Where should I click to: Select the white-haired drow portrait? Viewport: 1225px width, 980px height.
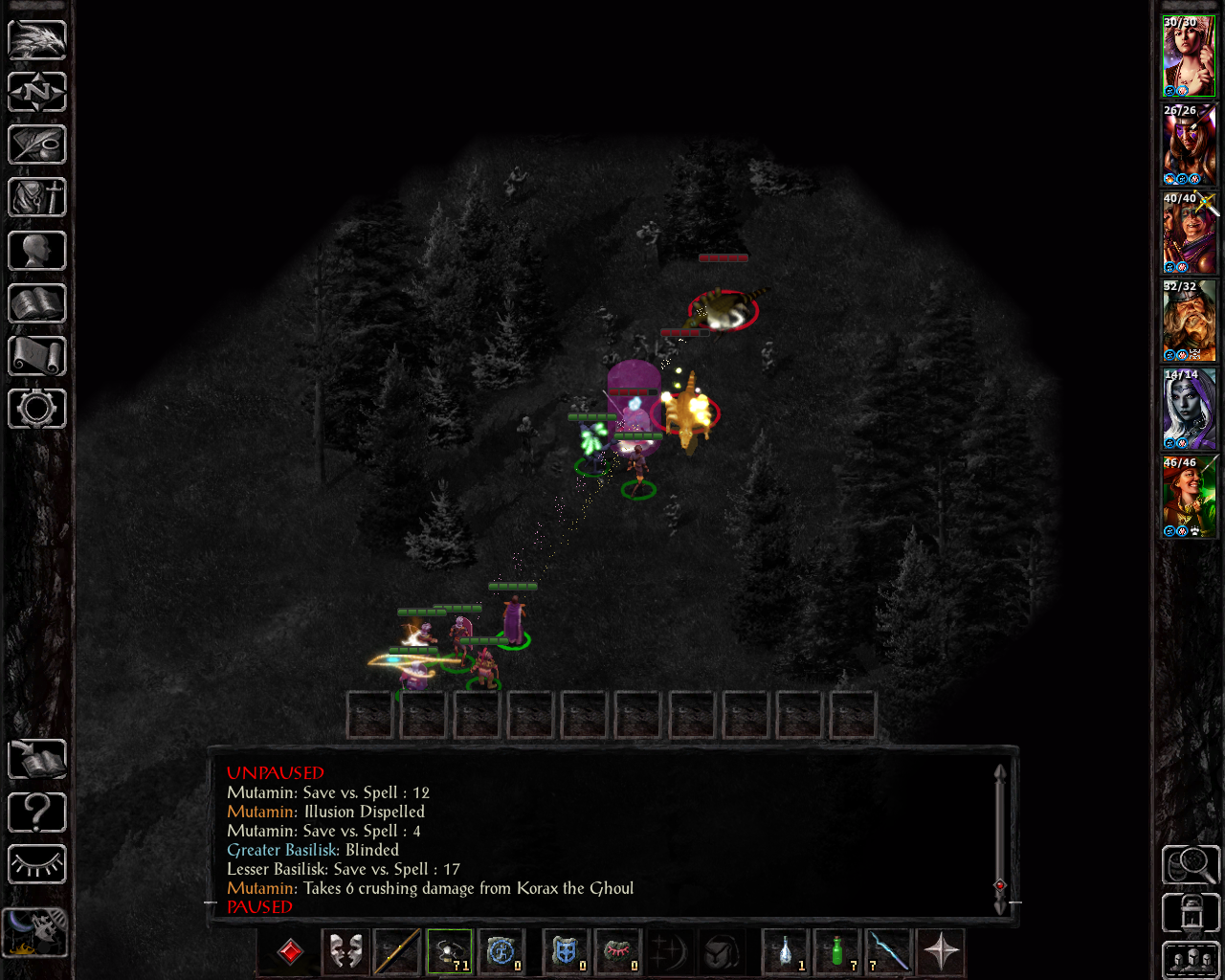coord(1189,410)
